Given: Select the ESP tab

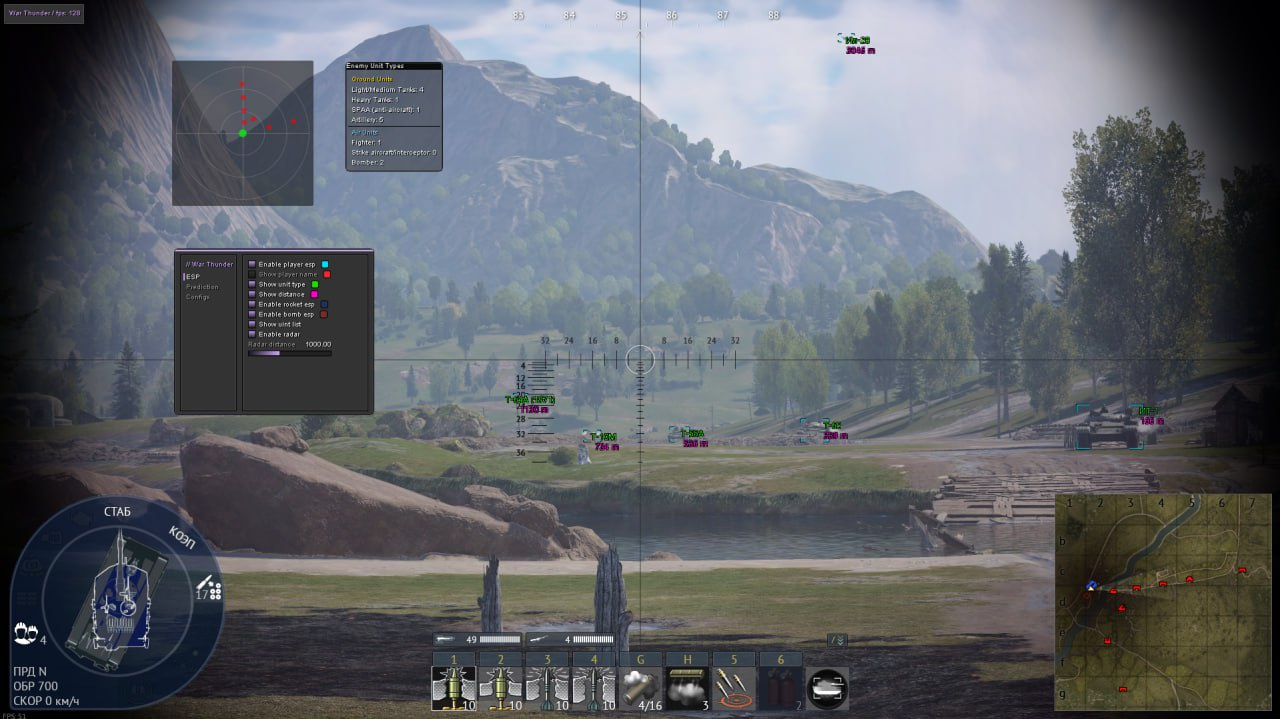Looking at the screenshot, I should [194, 276].
